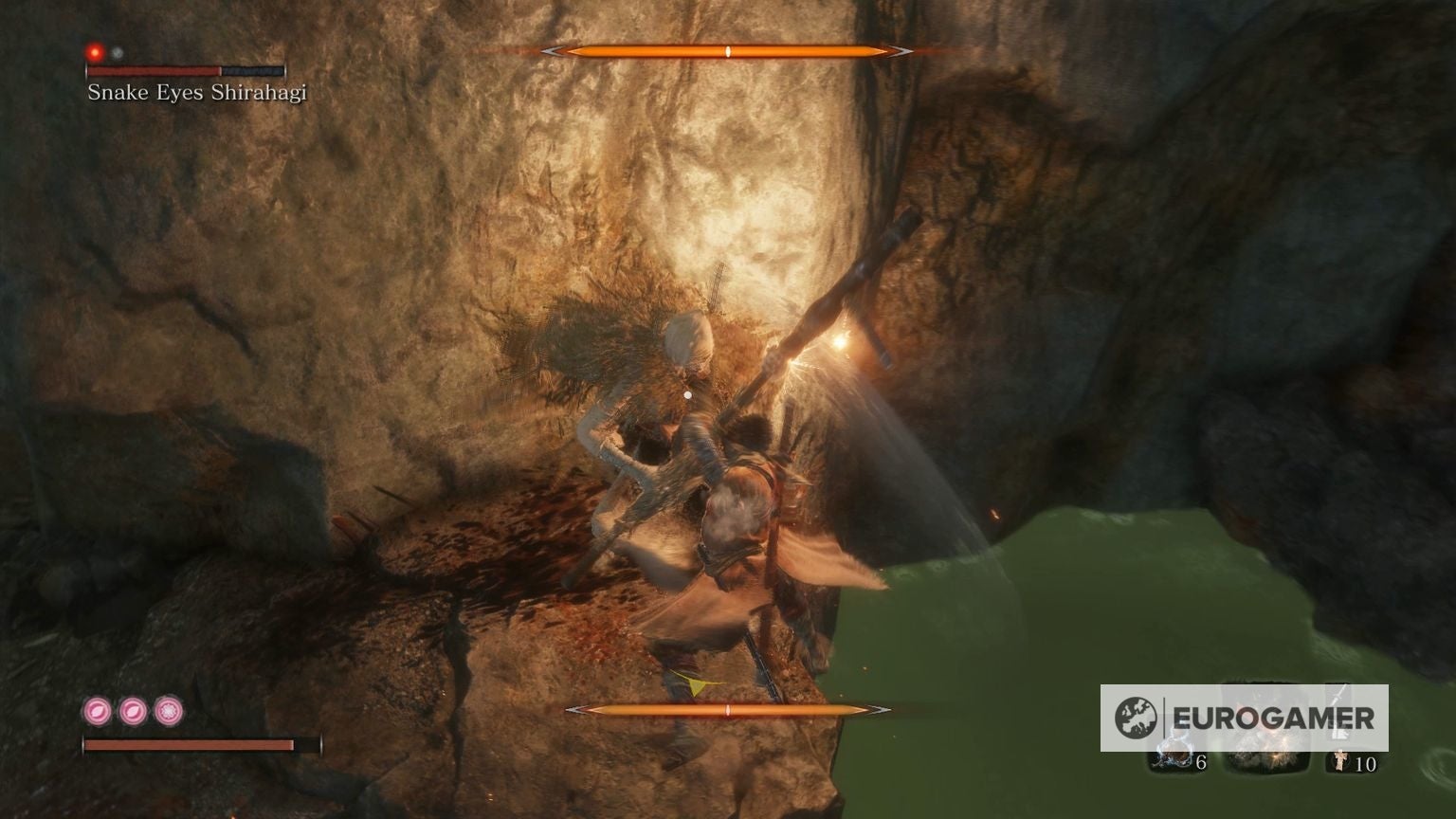Click the grey resurrection node beside the red orb
The height and width of the screenshot is (819, 1456).
click(x=118, y=54)
